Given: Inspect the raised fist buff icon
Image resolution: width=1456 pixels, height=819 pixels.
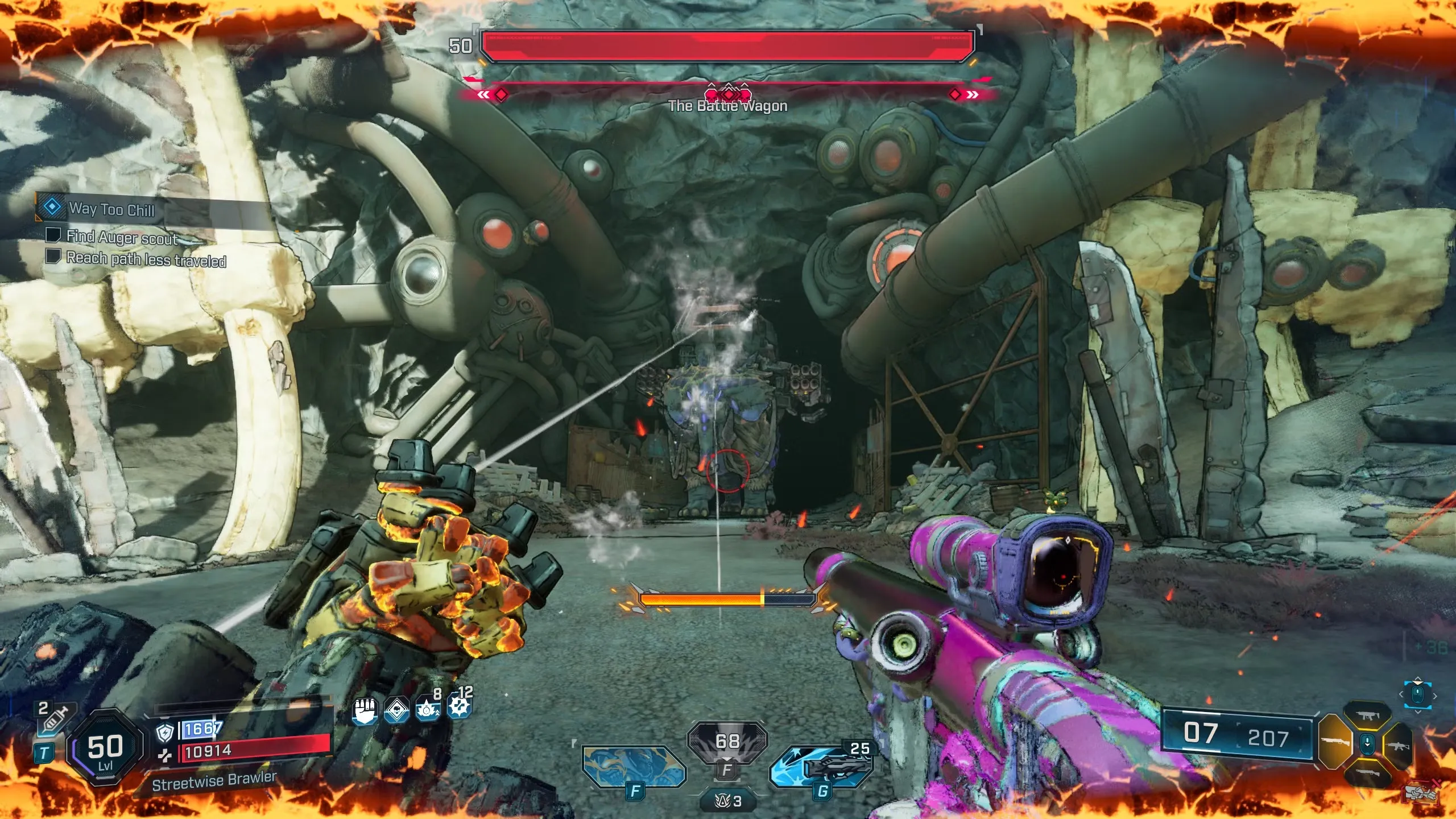Looking at the screenshot, I should click(365, 711).
